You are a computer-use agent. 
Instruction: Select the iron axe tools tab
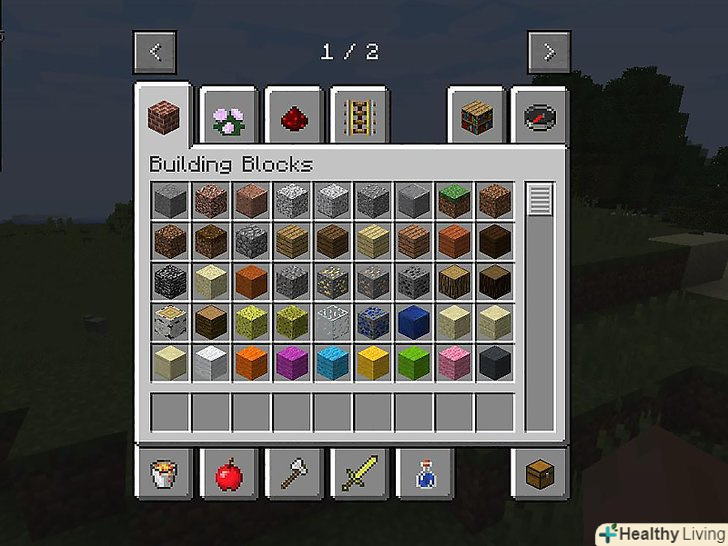(x=292, y=474)
